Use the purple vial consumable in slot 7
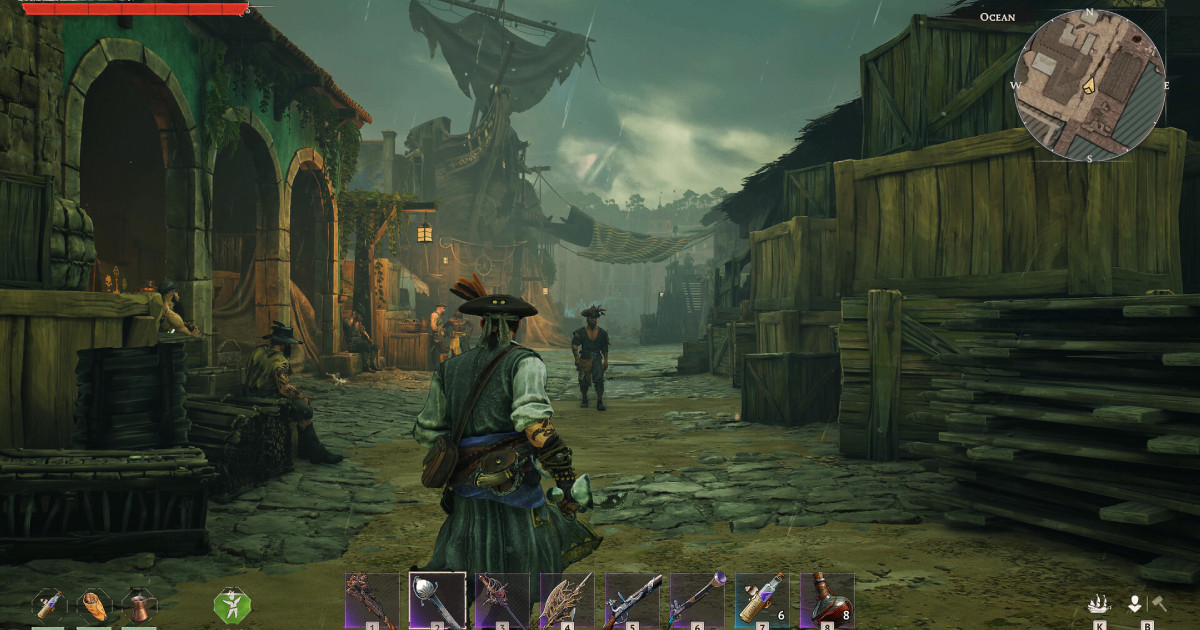The width and height of the screenshot is (1200, 630). coord(762,600)
